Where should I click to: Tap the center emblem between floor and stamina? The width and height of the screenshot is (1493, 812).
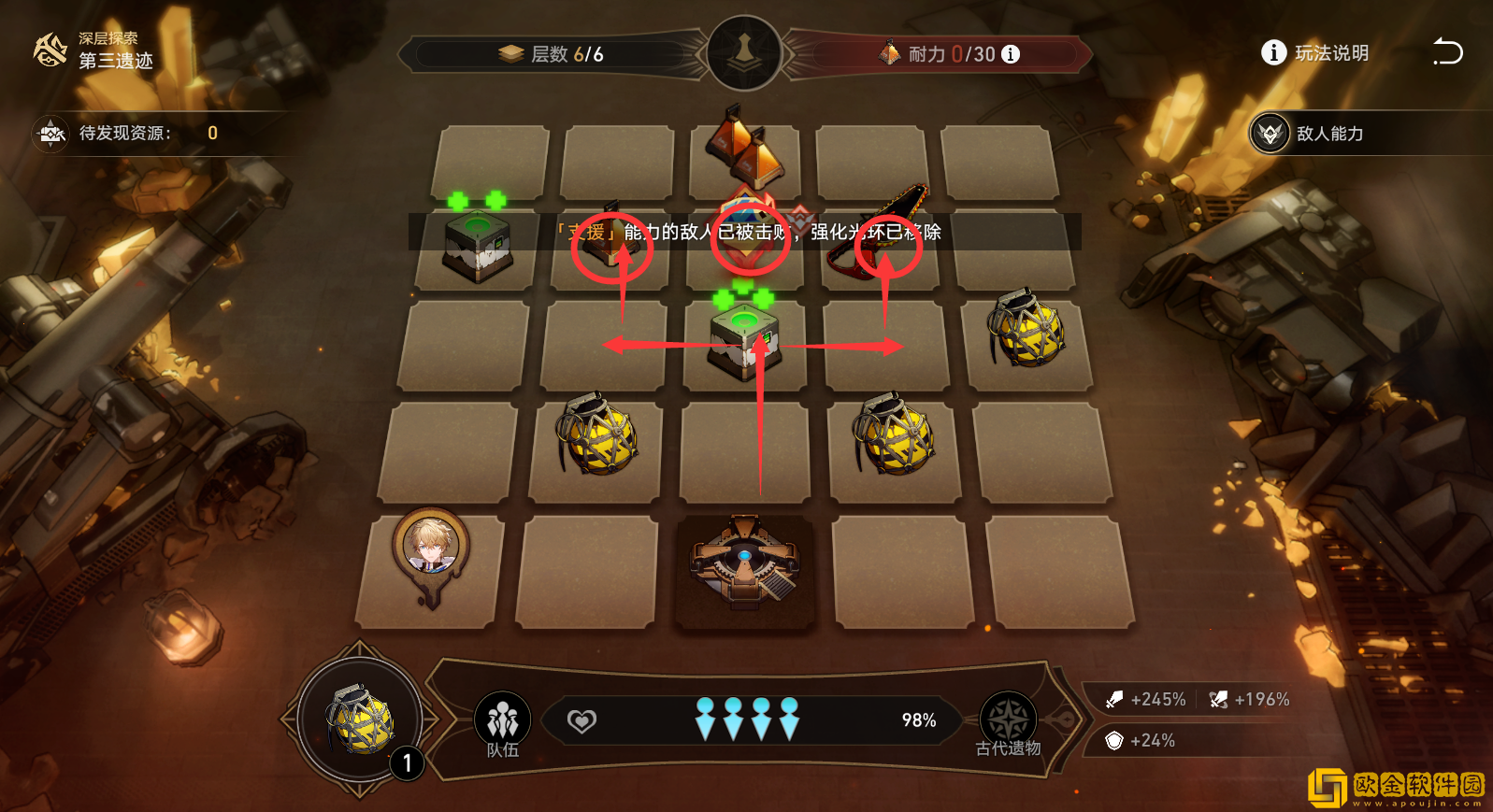[744, 53]
